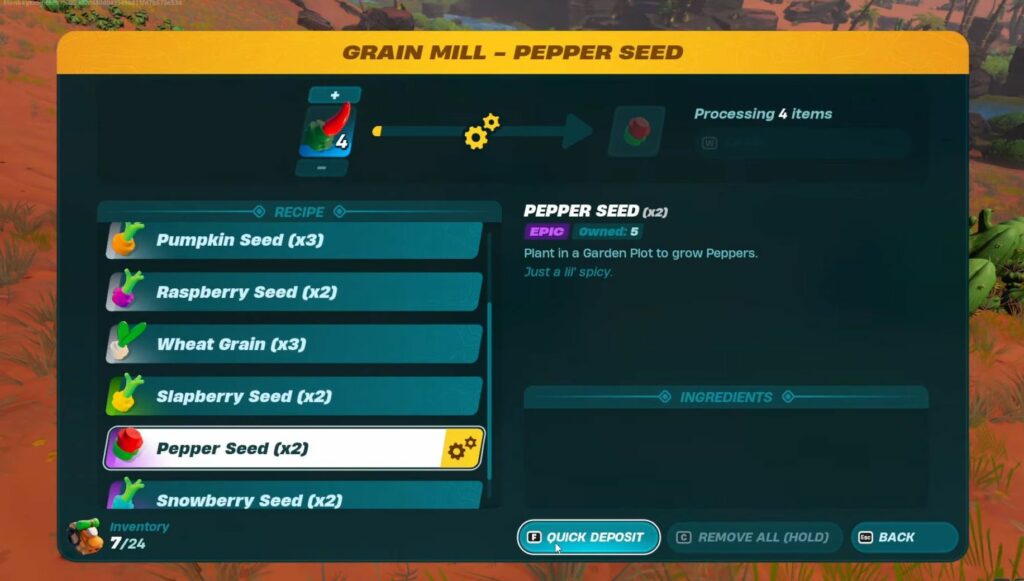Select the Pumpkin Seed recipe

tap(293, 241)
